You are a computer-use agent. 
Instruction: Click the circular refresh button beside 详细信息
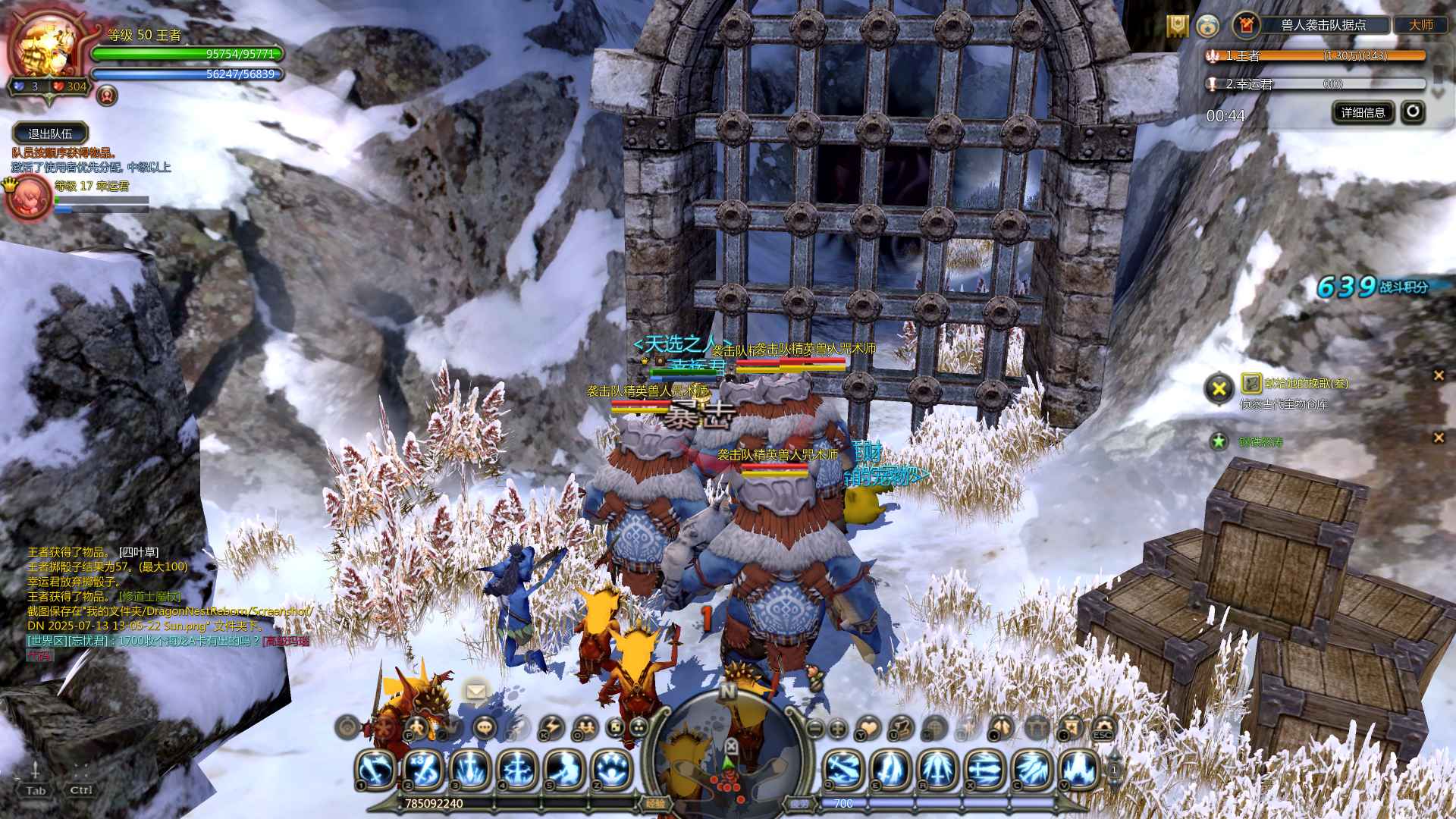[x=1413, y=112]
